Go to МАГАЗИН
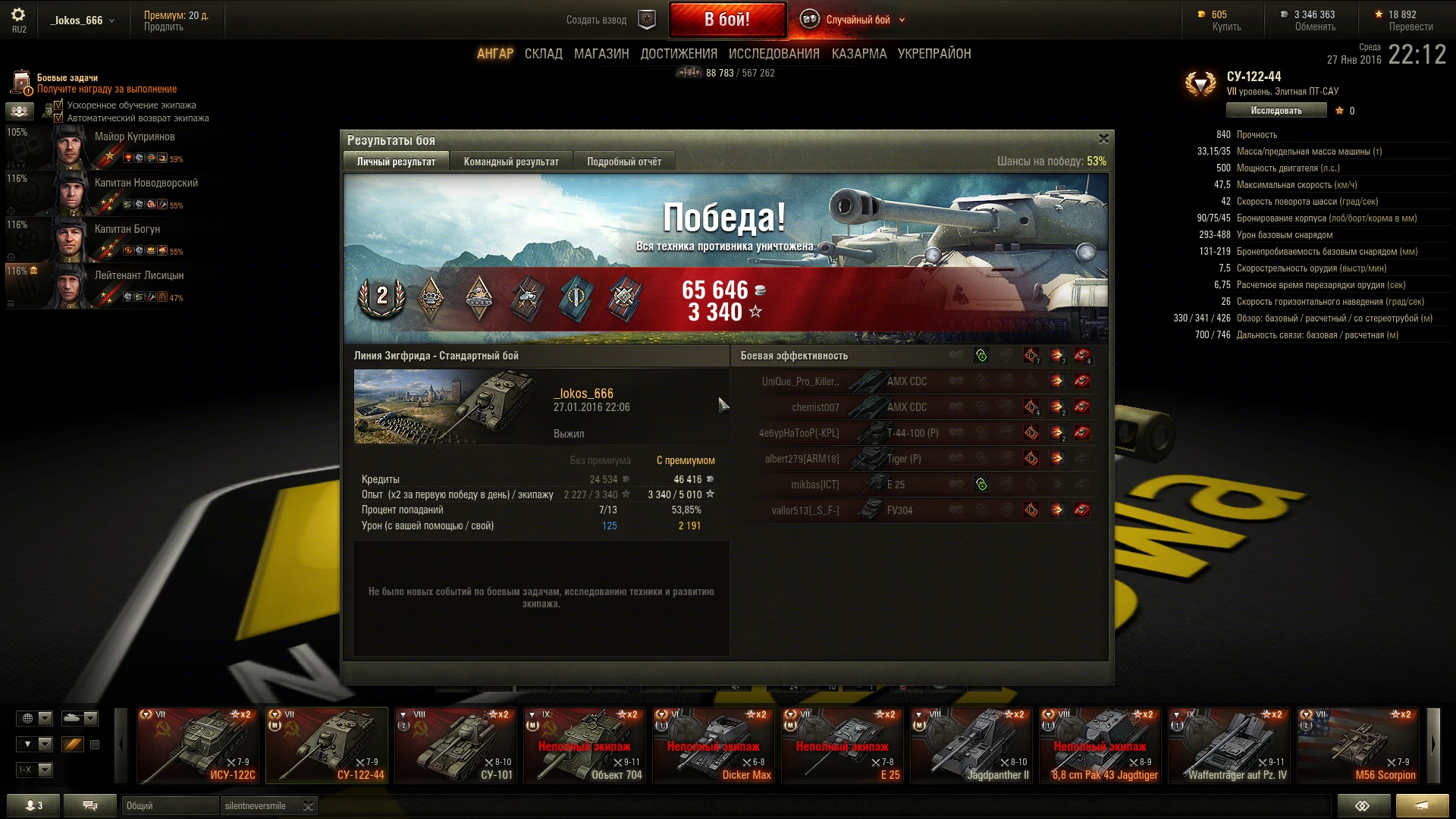Screen dimensions: 1456x819 tap(601, 54)
